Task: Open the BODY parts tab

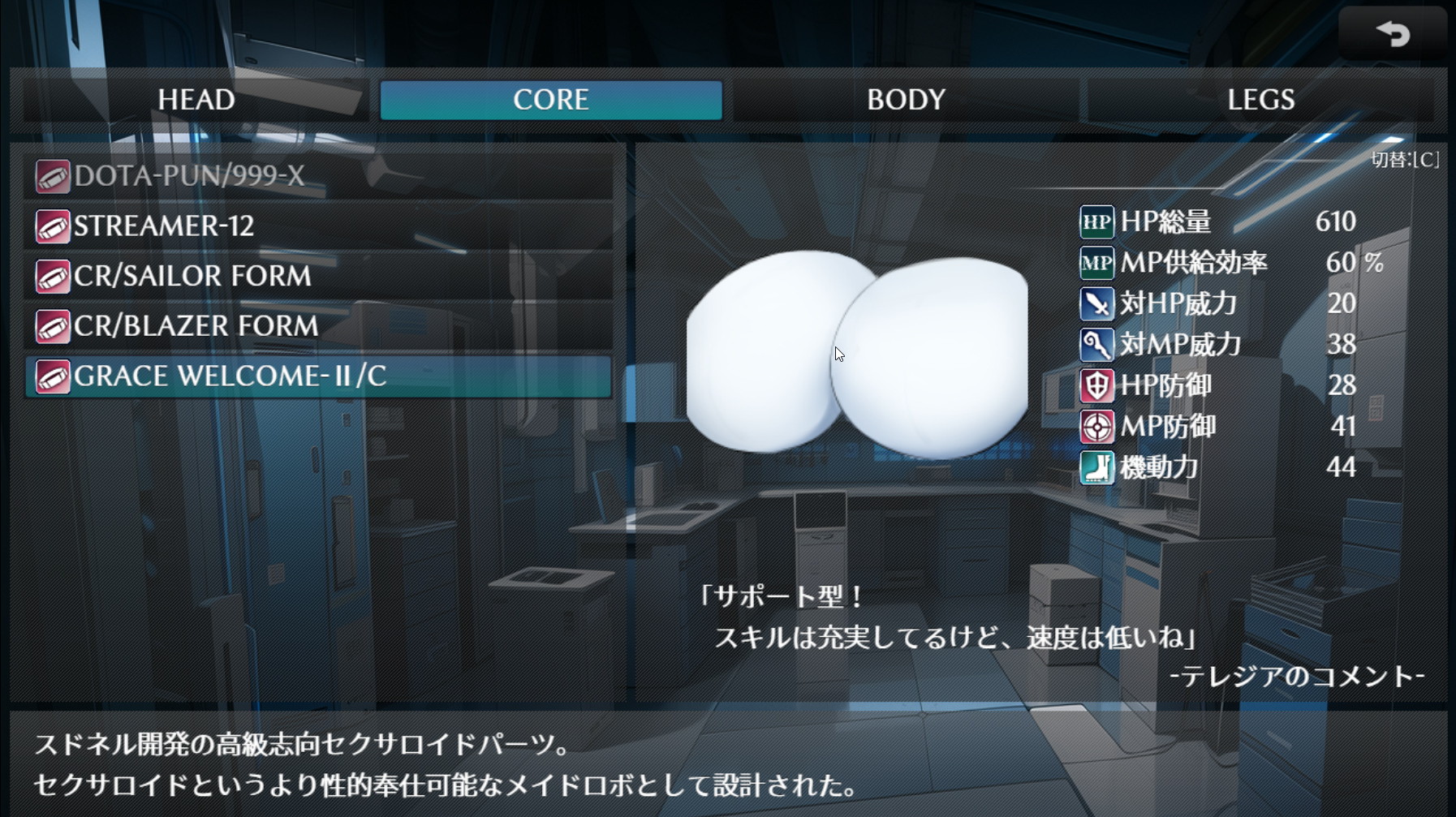Action: (x=906, y=100)
